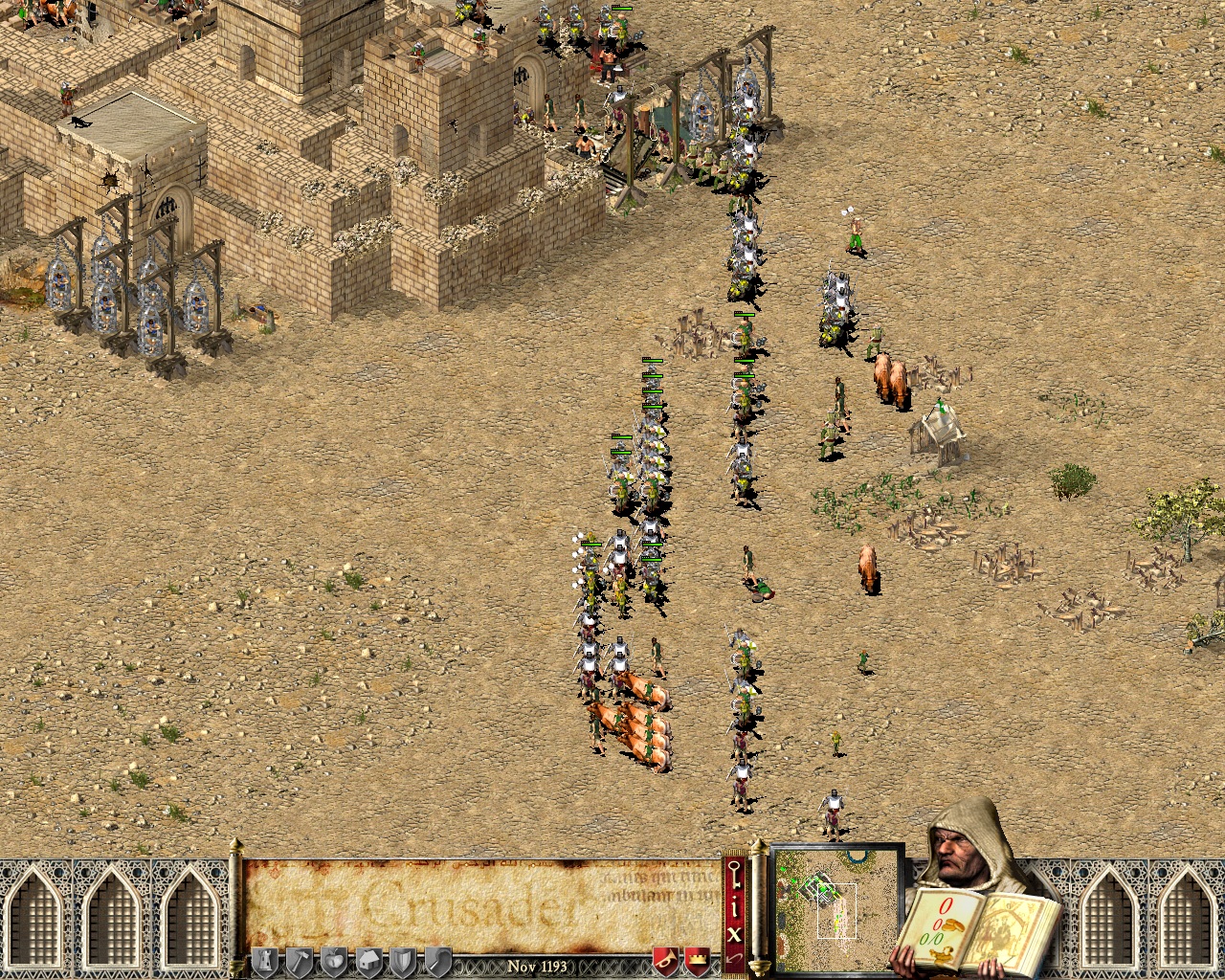Click the Nov 1193 date display
This screenshot has height=980, width=1225.
(537, 967)
